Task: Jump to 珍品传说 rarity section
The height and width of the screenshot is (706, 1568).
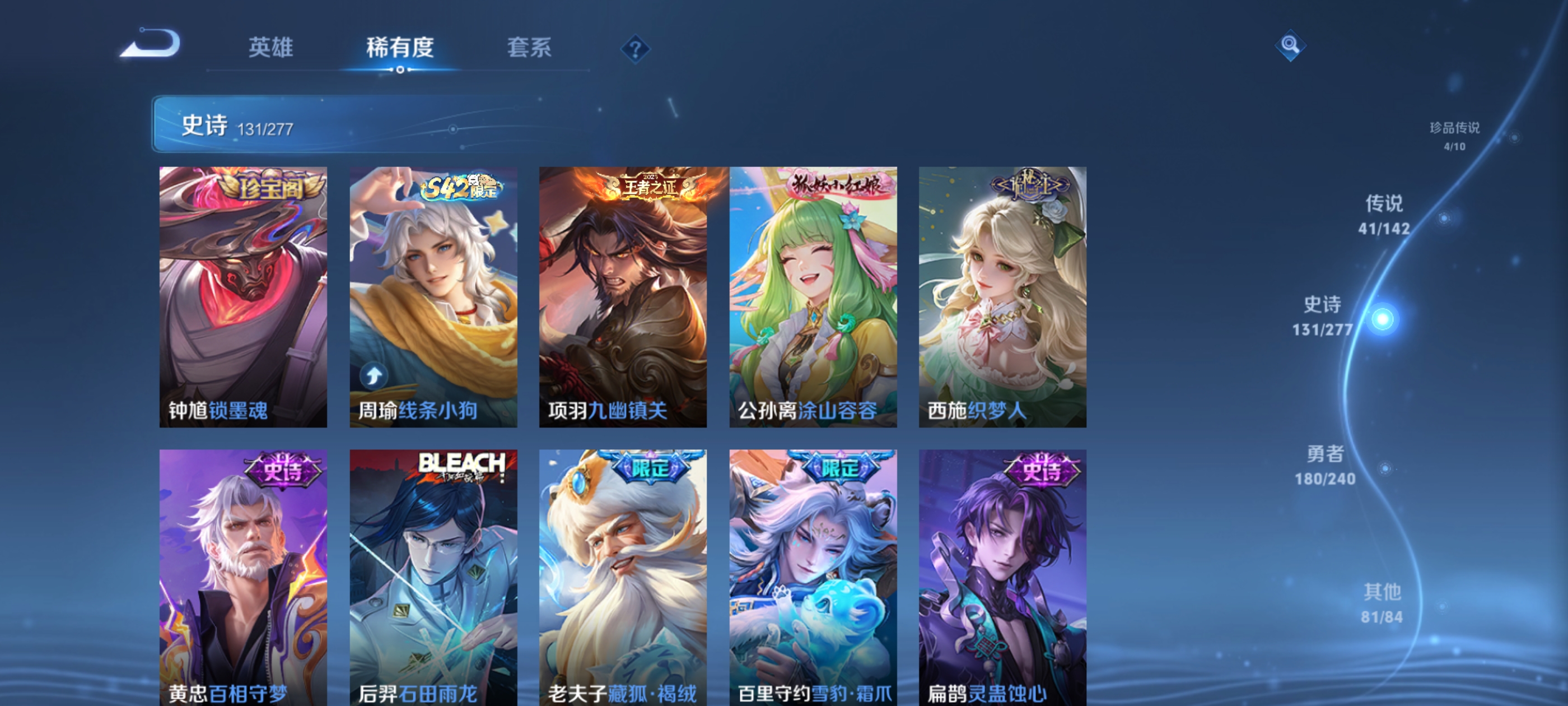Action: [x=1458, y=138]
